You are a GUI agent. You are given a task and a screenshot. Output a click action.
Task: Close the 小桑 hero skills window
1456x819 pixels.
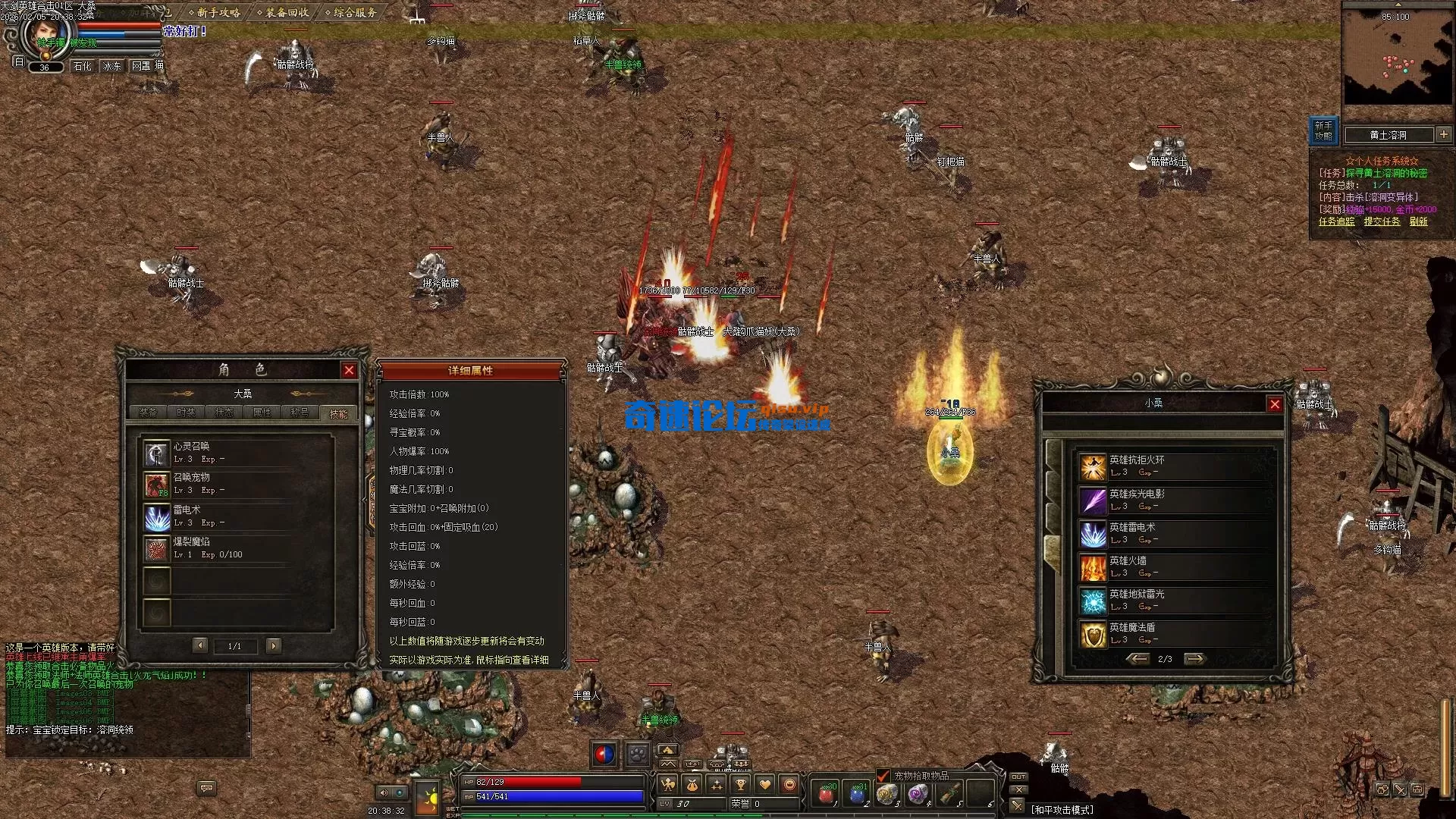click(1275, 404)
